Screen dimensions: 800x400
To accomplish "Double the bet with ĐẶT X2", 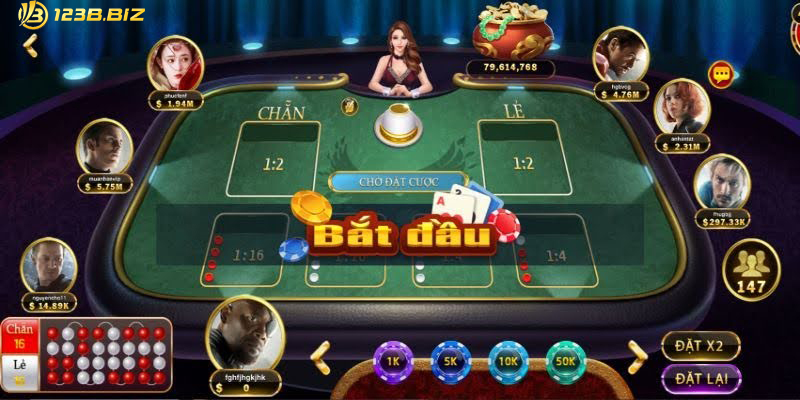I will coord(700,346).
